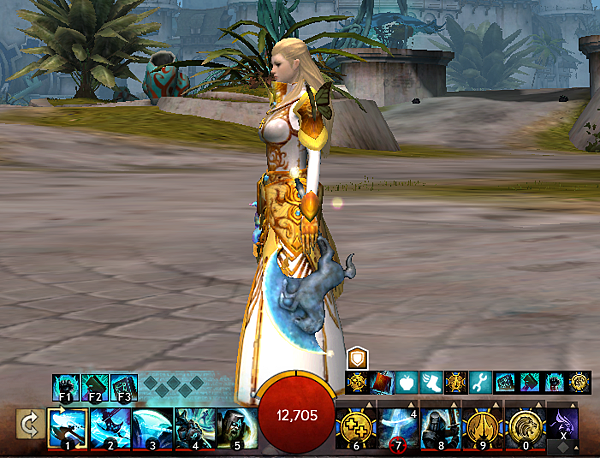
Task: Cast the armored knight skill in slot 8
Action: 440,426
